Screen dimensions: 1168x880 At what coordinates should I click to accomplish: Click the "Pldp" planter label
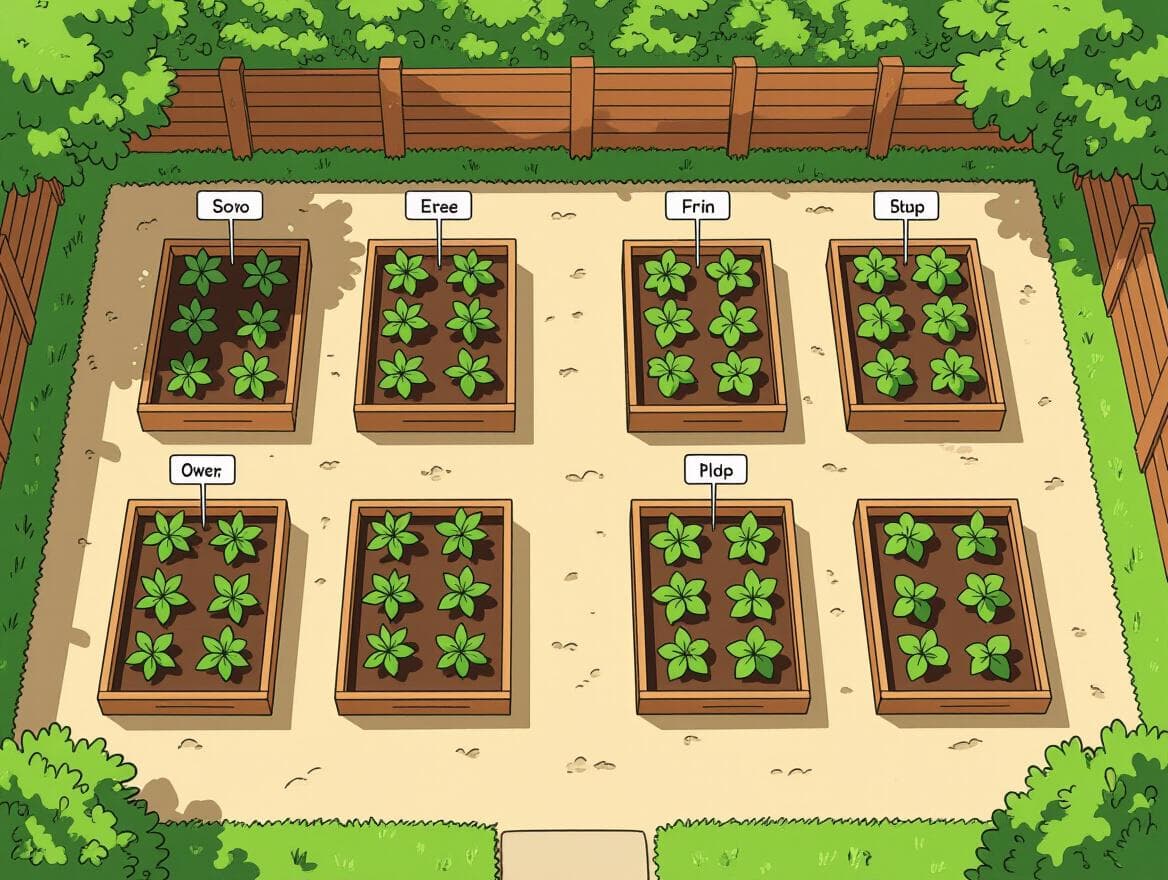point(714,469)
